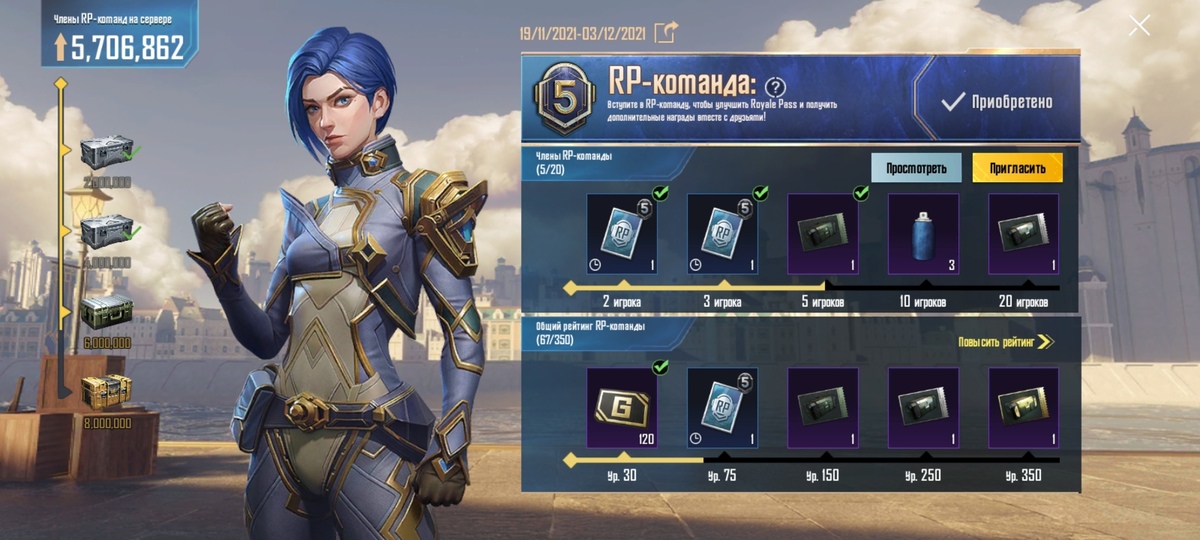The image size is (1200, 540).
Task: Click the Просмотреть button
Action: click(915, 168)
